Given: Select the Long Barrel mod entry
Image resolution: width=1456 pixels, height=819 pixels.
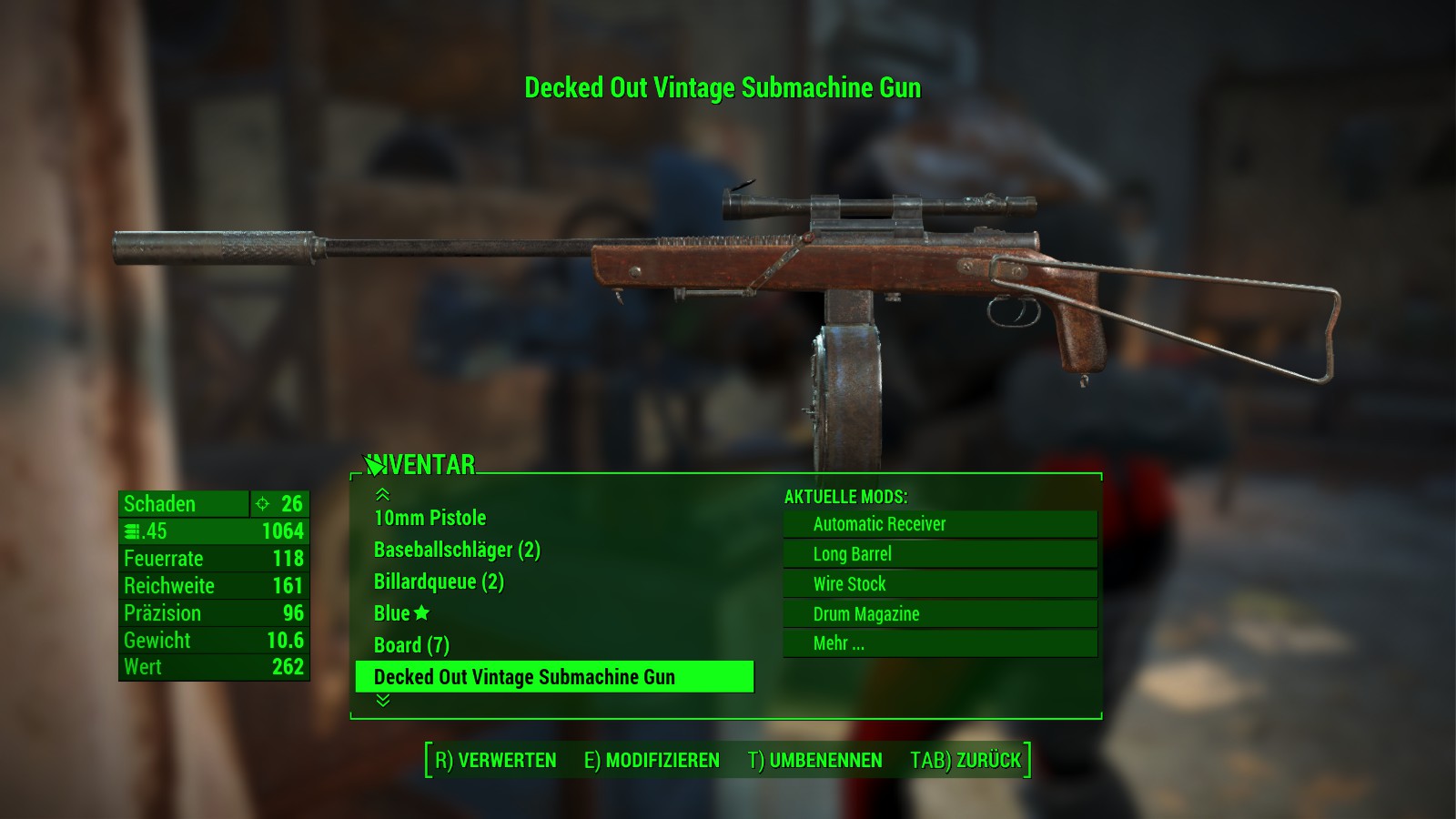Looking at the screenshot, I should [939, 554].
